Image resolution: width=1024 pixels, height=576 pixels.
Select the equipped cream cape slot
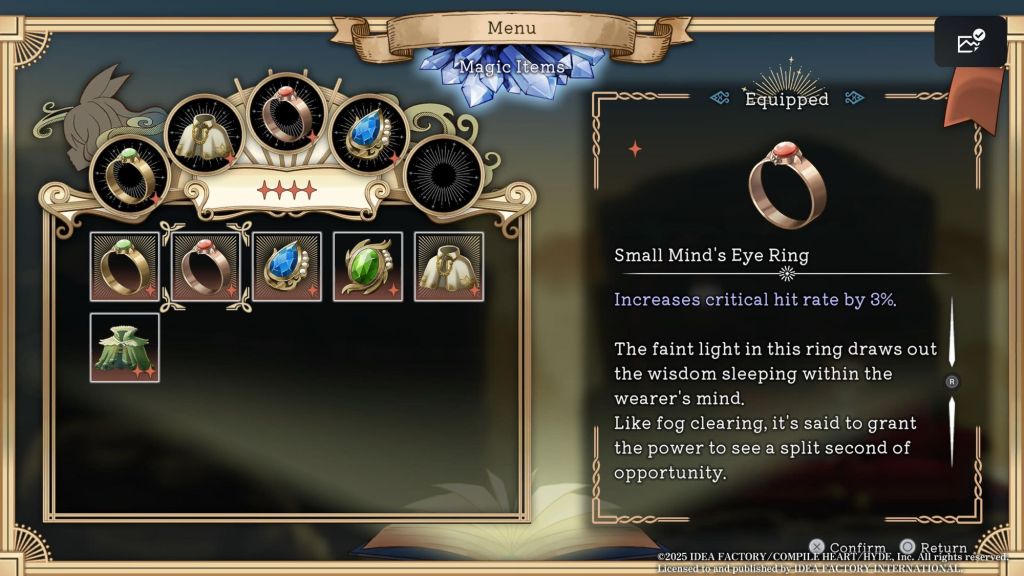click(x=204, y=133)
